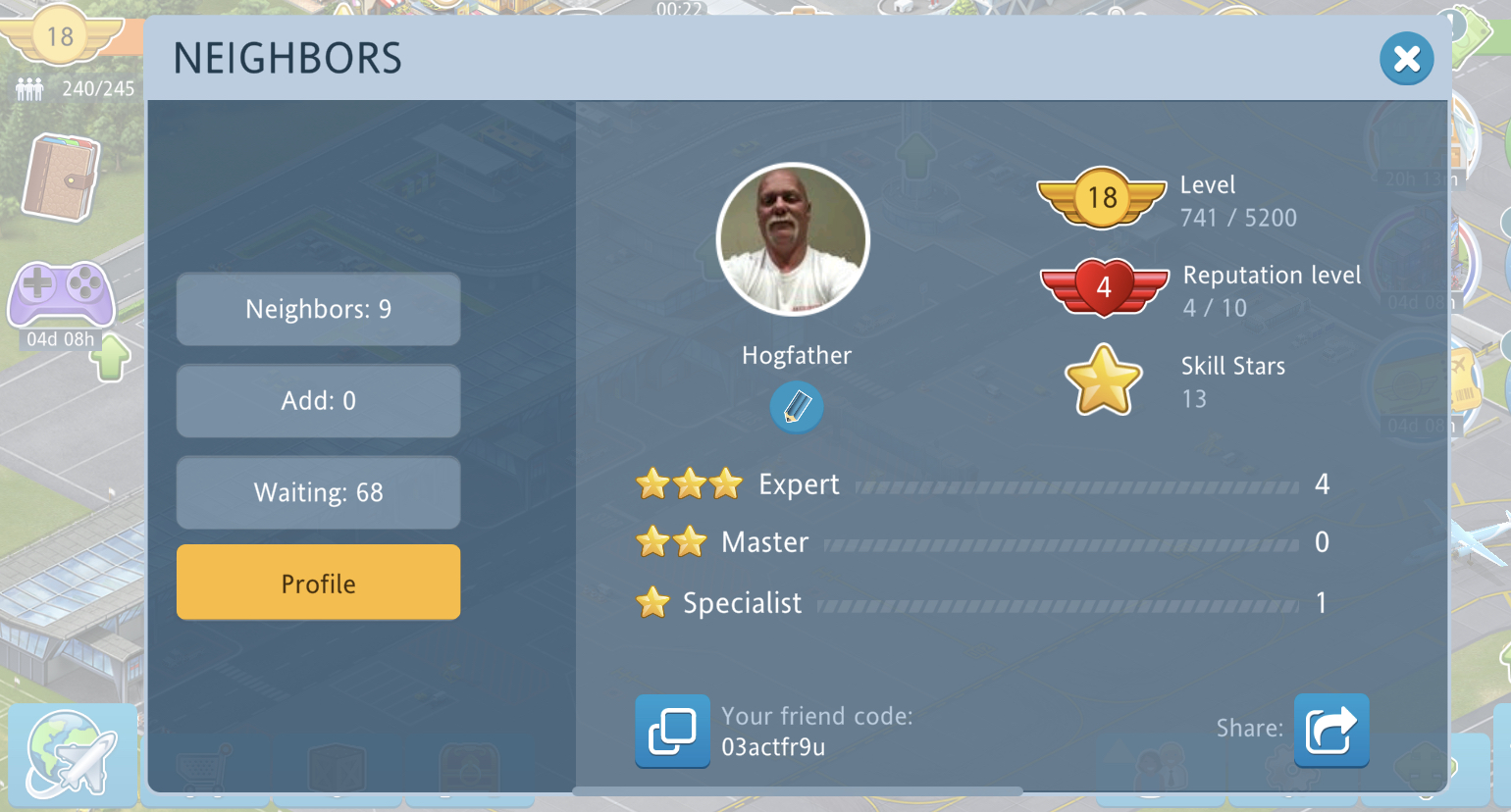Click the Hogfather profile photo
Image resolution: width=1511 pixels, height=812 pixels.
coord(793,239)
